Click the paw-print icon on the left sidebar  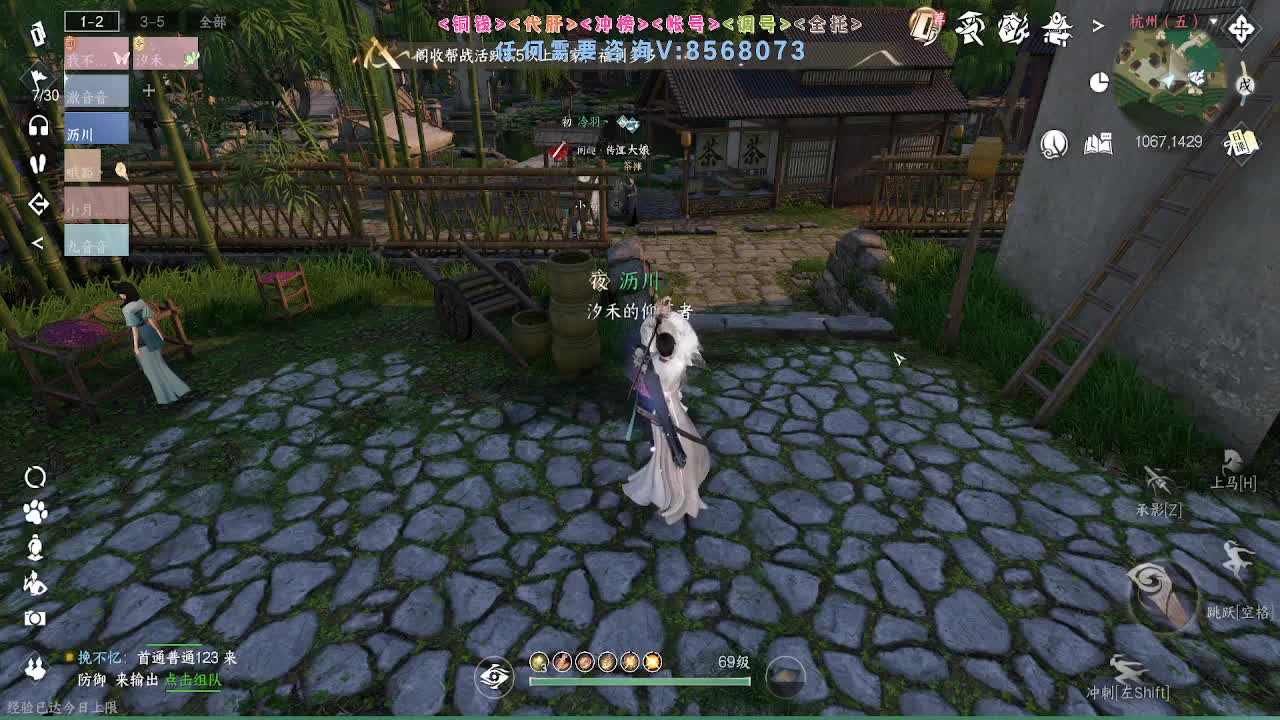pyautogui.click(x=35, y=512)
